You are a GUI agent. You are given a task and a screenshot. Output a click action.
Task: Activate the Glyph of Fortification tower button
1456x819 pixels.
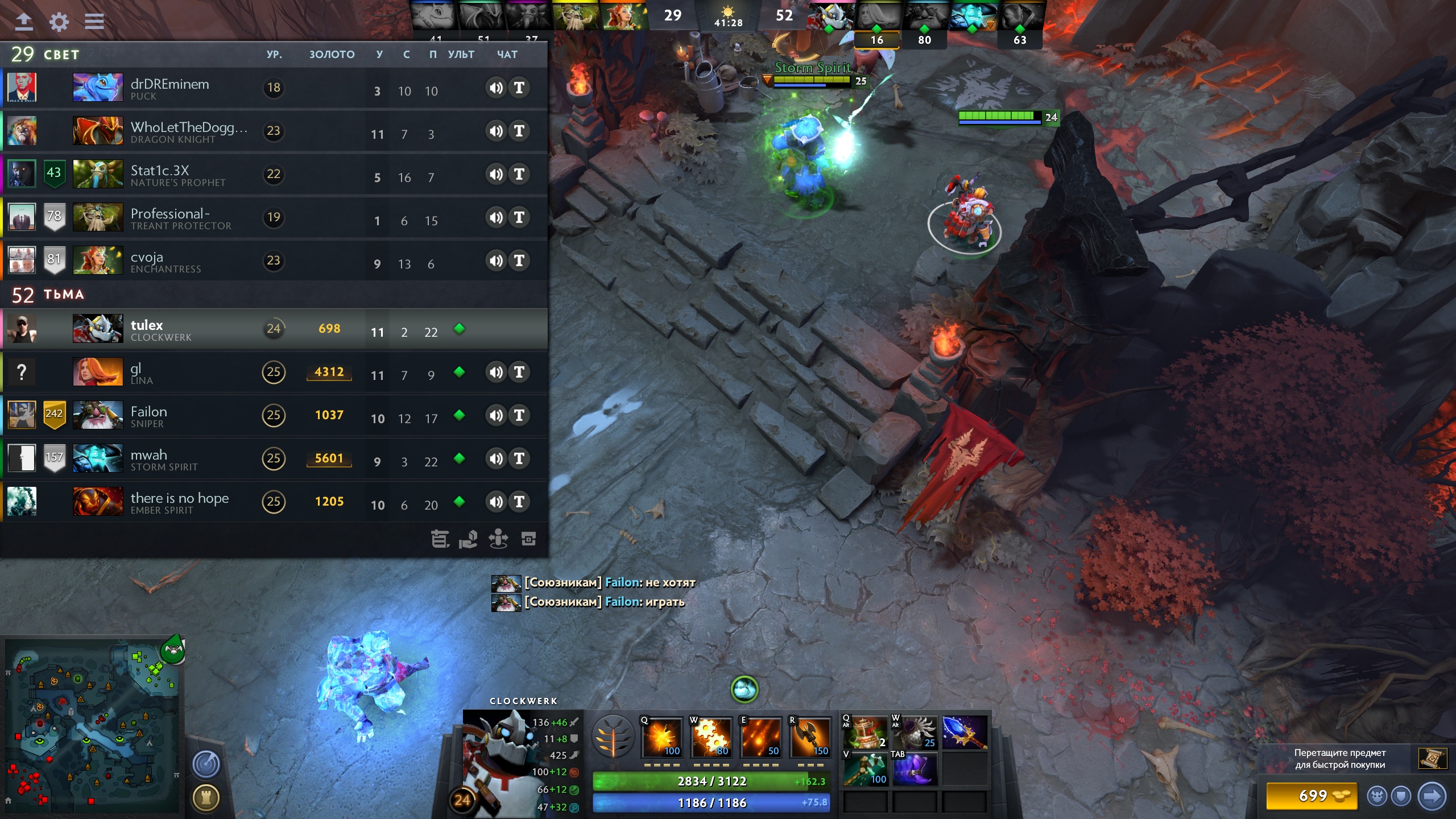(206, 797)
